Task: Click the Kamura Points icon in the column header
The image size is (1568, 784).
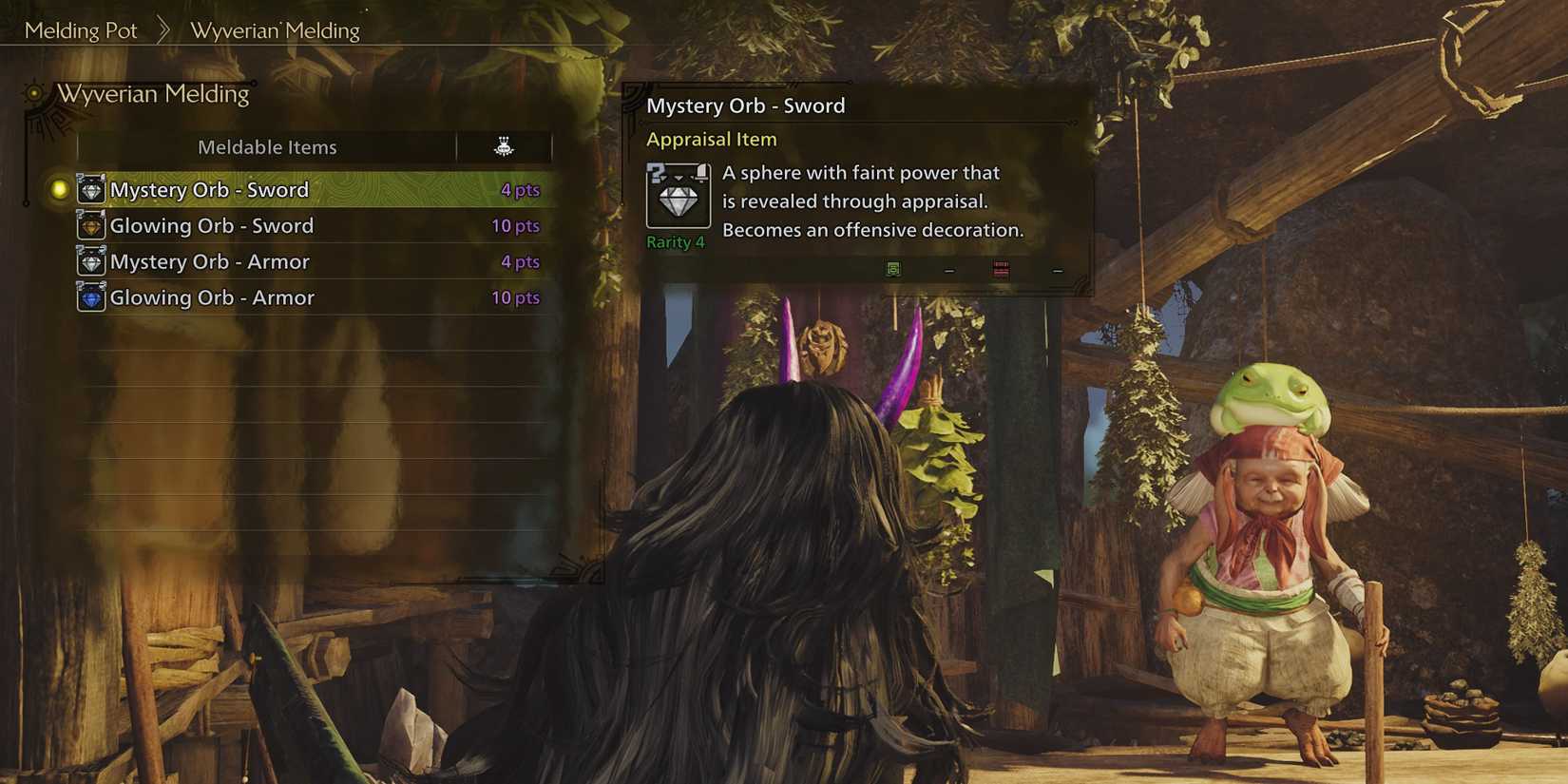Action: [x=503, y=146]
